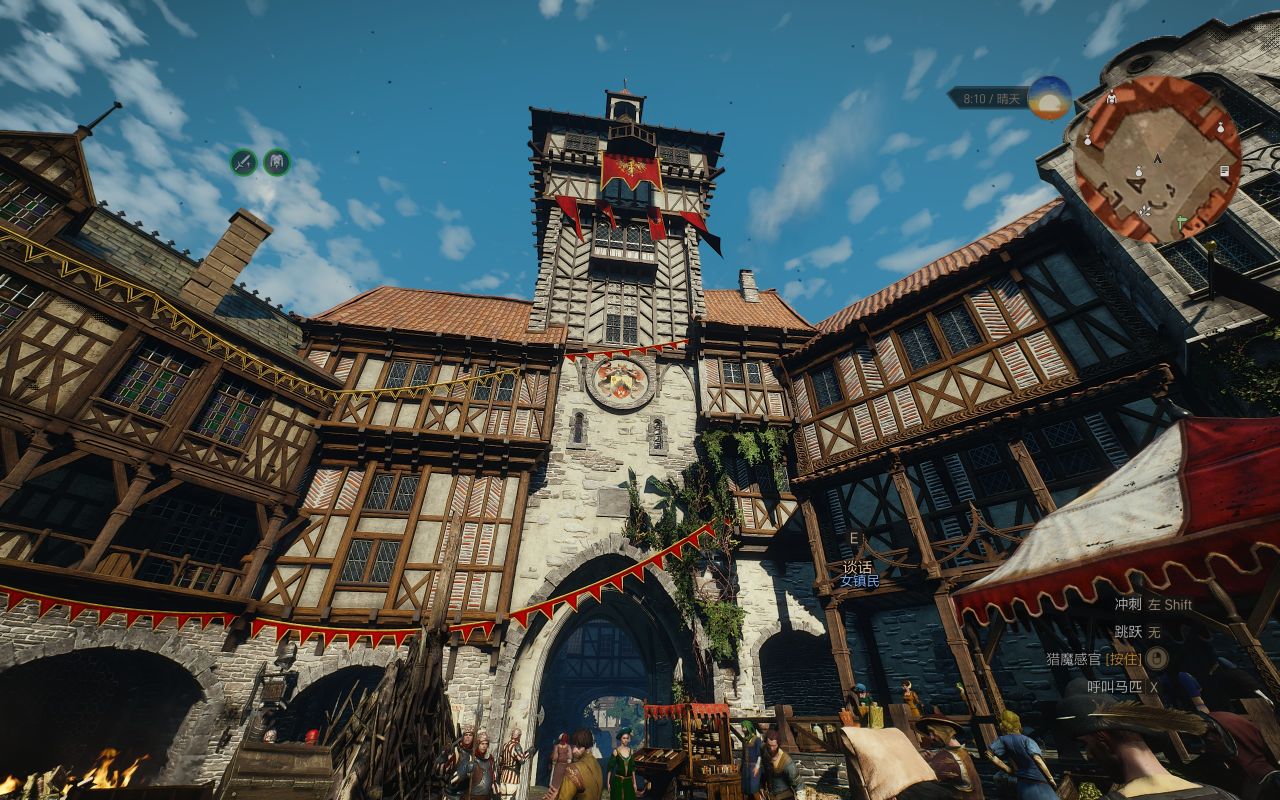This screenshot has height=800, width=1280.
Task: Select the armor-shaped marker at the minimap's top edge
Action: (1112, 98)
